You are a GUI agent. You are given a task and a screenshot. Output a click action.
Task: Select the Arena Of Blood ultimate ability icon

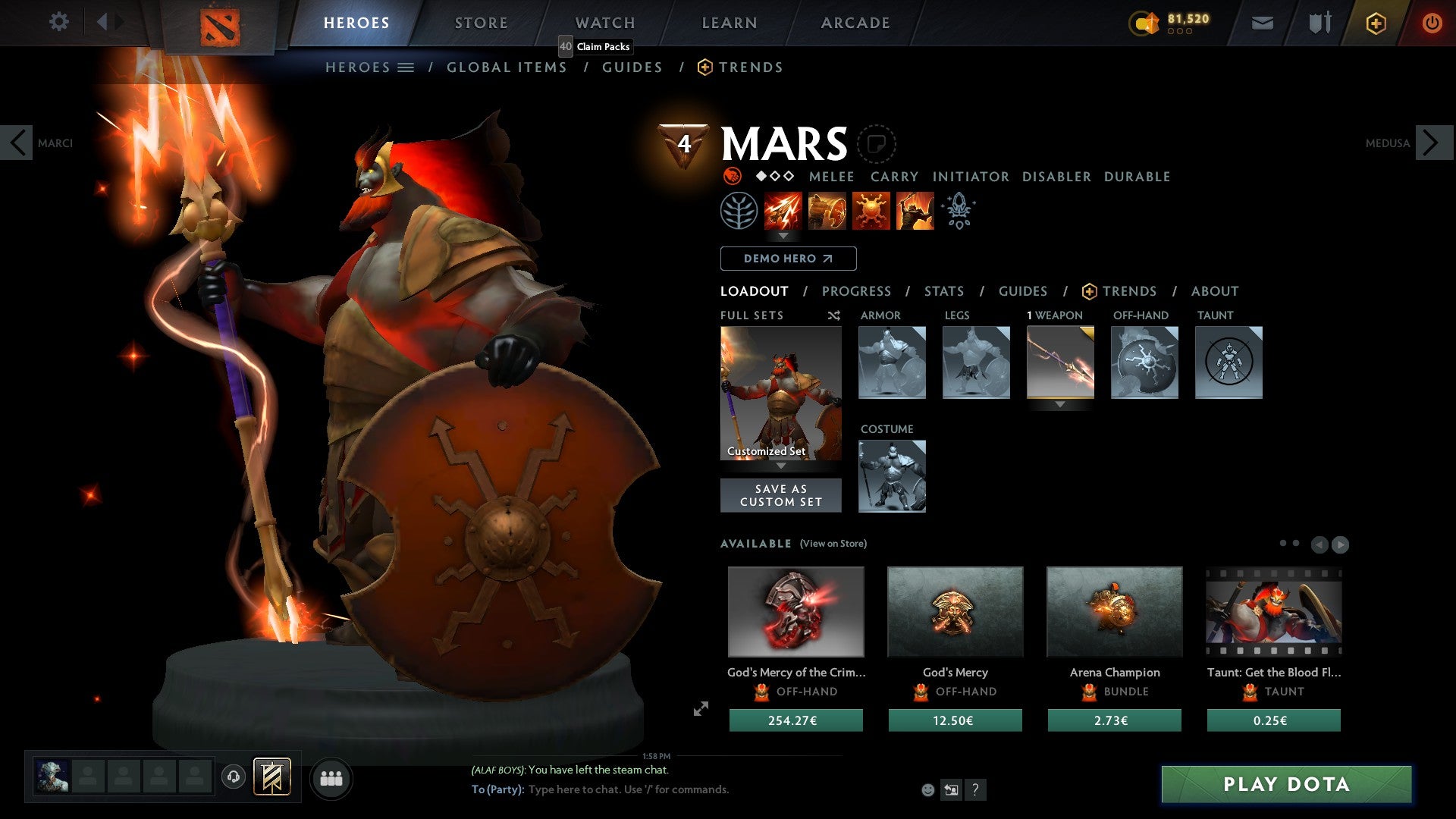(x=915, y=211)
